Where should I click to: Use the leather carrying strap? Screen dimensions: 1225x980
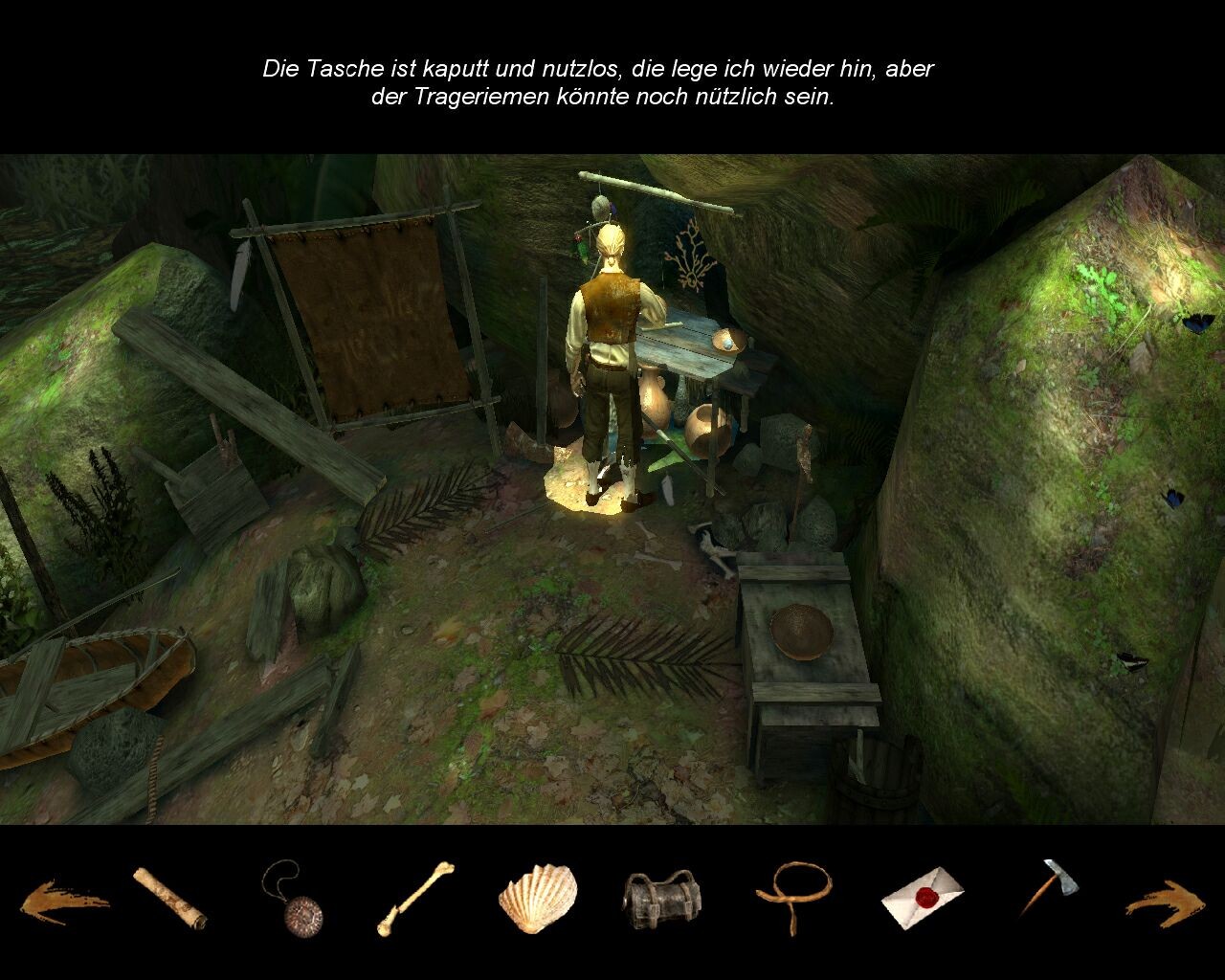pos(793,895)
